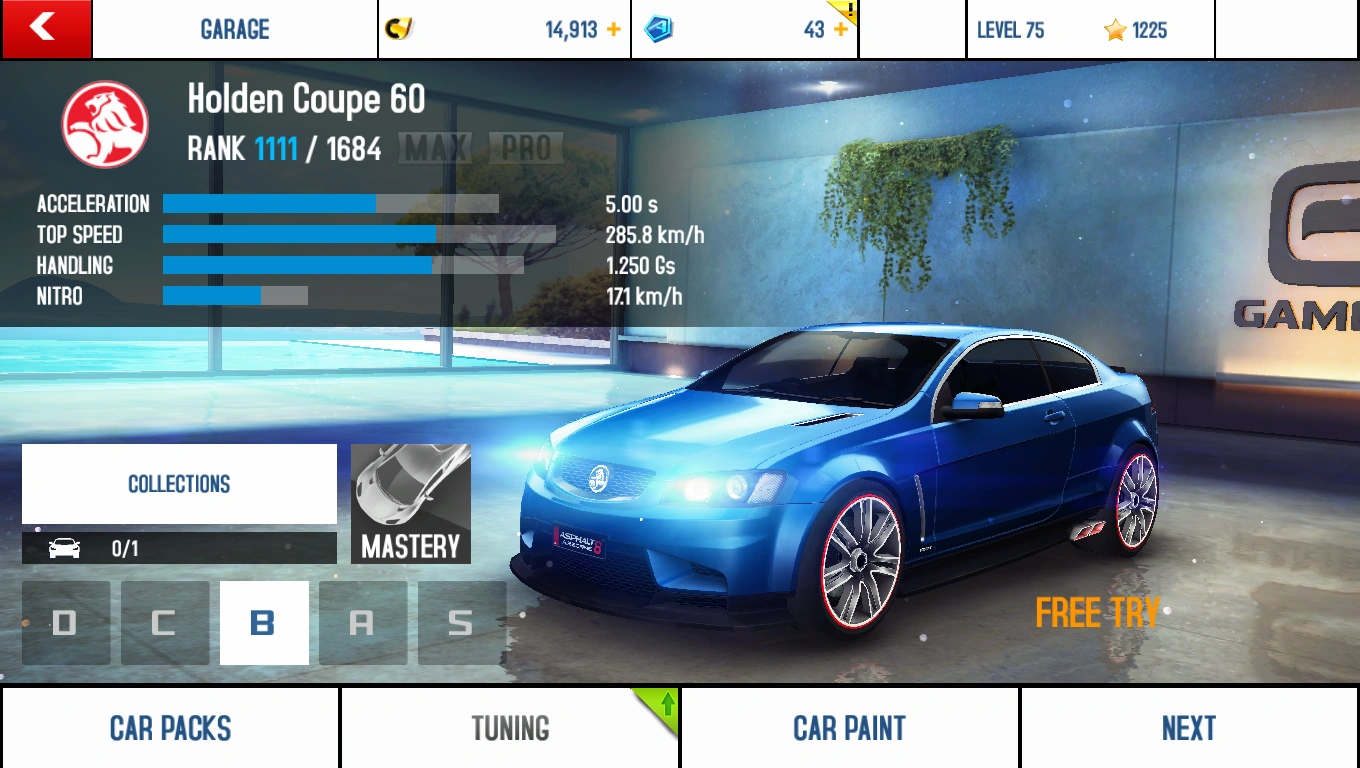Image resolution: width=1360 pixels, height=768 pixels.
Task: Buy more blue tokens with the plus button
Action: (x=840, y=30)
